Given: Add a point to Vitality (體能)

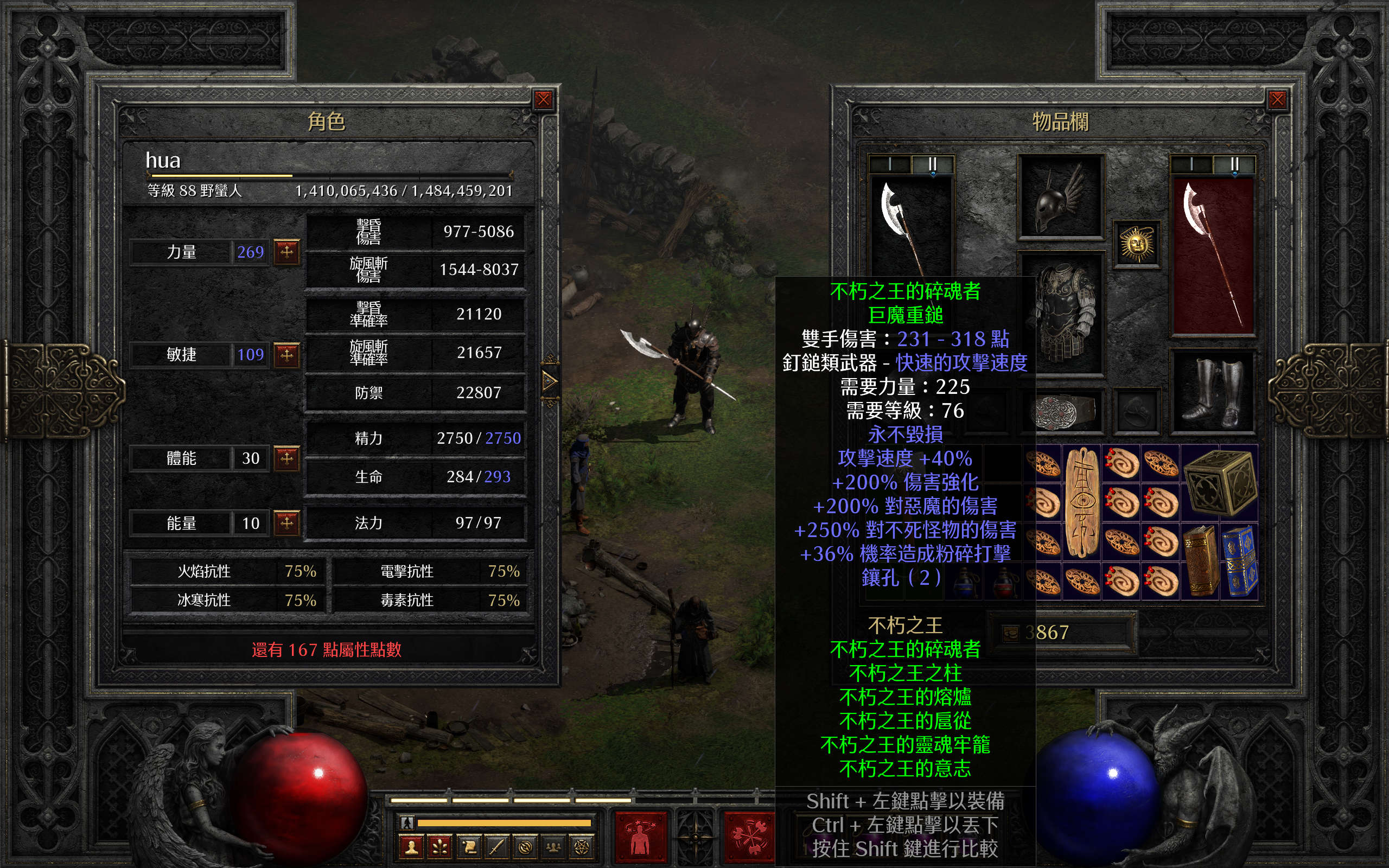Looking at the screenshot, I should [x=286, y=458].
